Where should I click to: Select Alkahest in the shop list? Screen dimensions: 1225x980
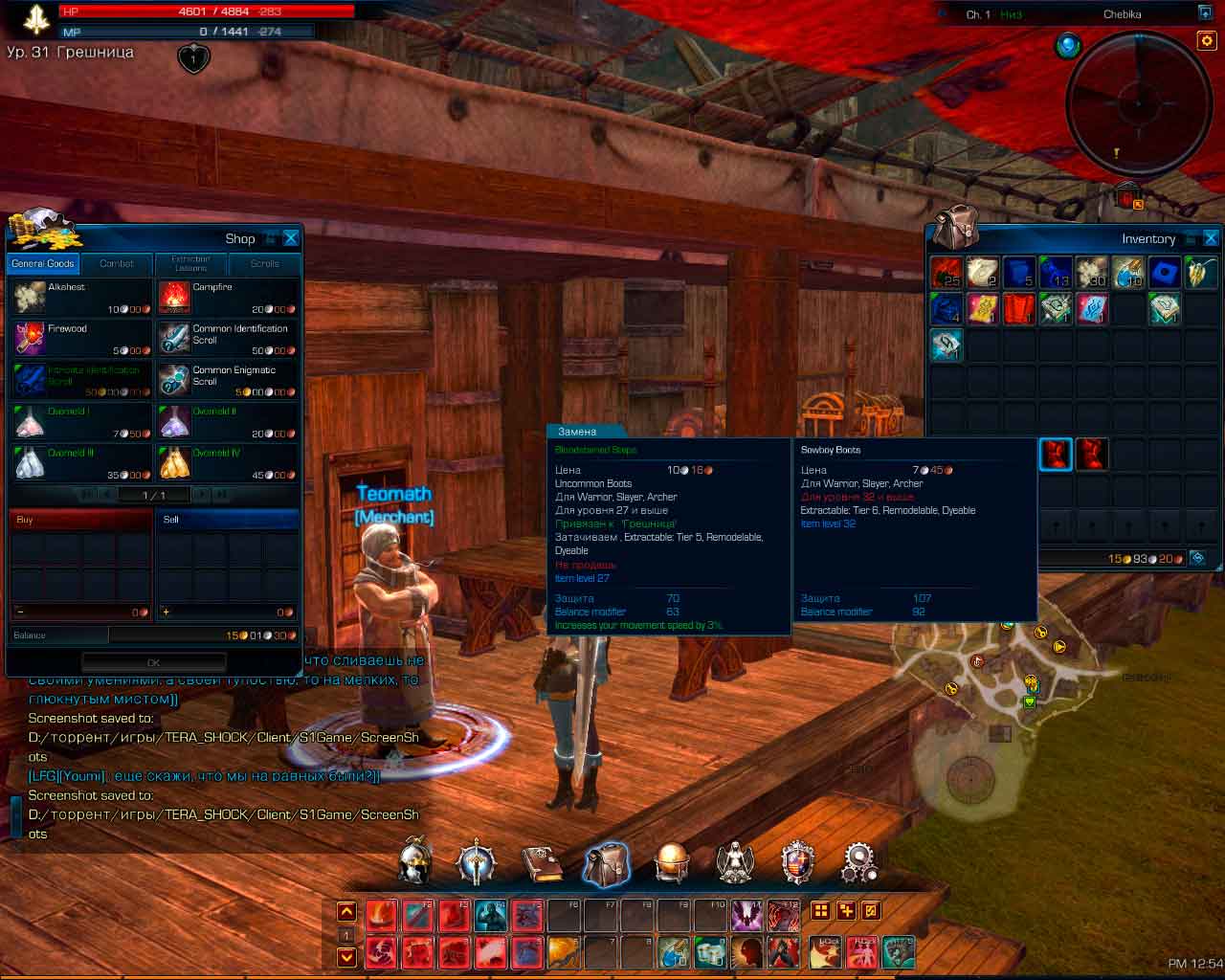pyautogui.click(x=80, y=298)
